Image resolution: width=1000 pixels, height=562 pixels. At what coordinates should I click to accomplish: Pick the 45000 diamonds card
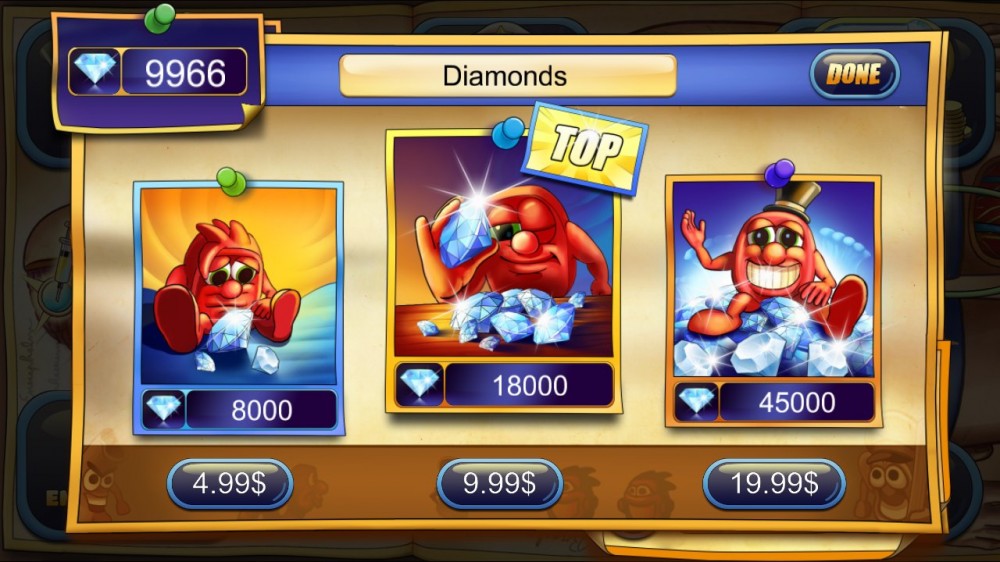coord(773,300)
